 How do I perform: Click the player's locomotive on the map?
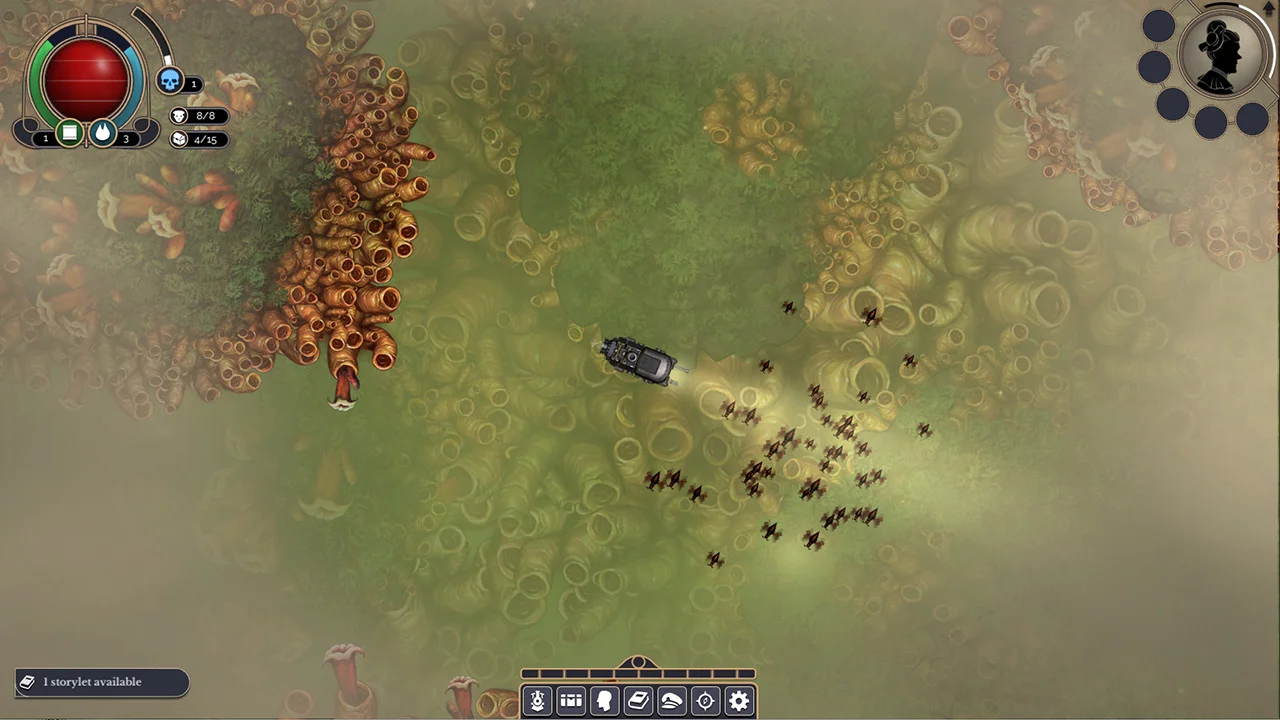pyautogui.click(x=638, y=360)
